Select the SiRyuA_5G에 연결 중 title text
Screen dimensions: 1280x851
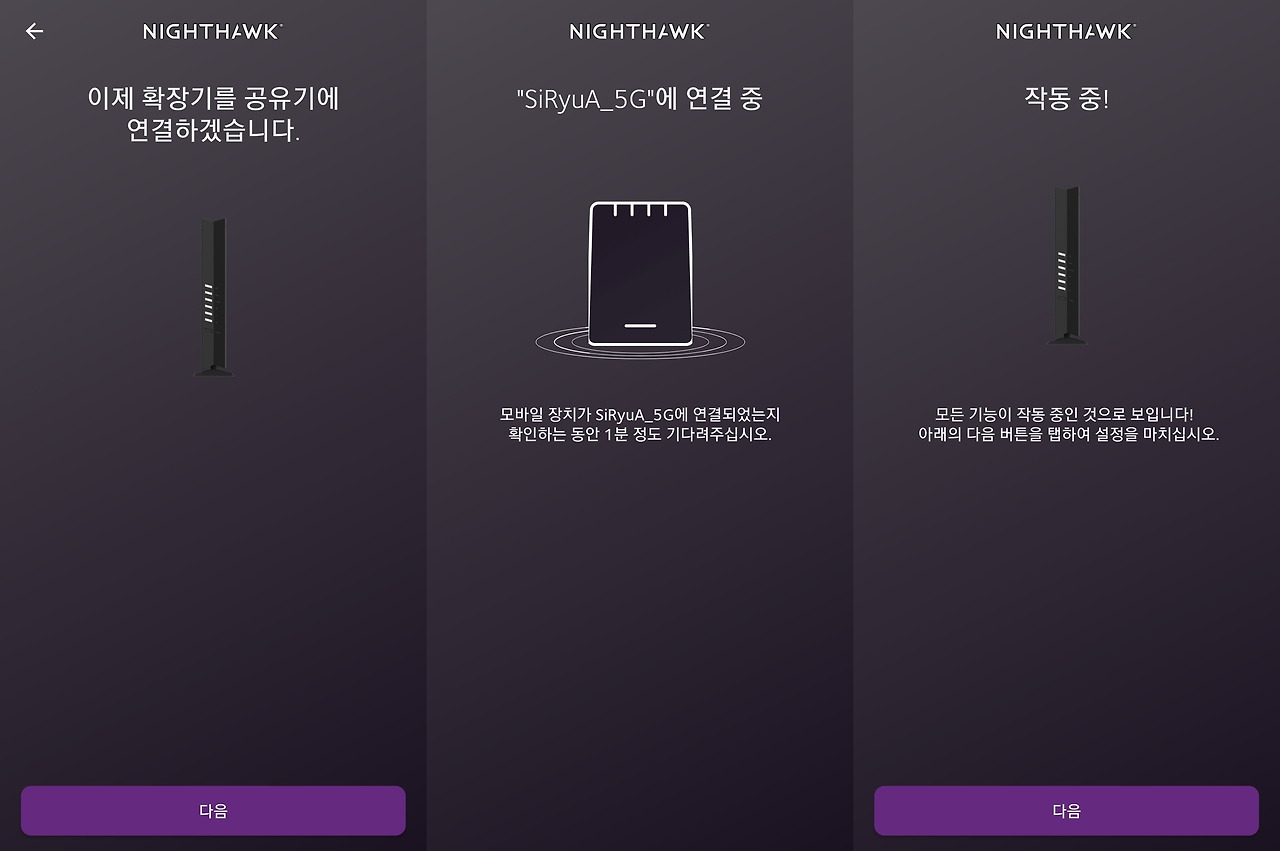click(x=640, y=97)
